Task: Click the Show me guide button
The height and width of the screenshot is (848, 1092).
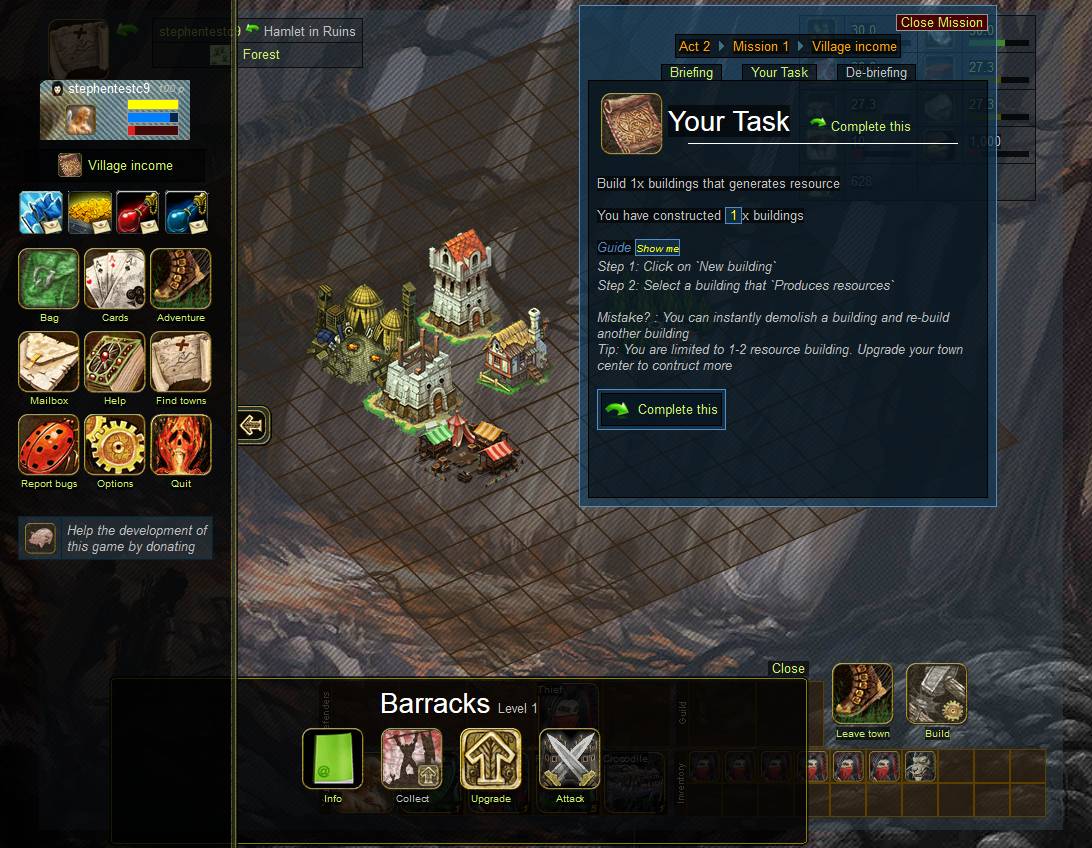Action: tap(657, 248)
